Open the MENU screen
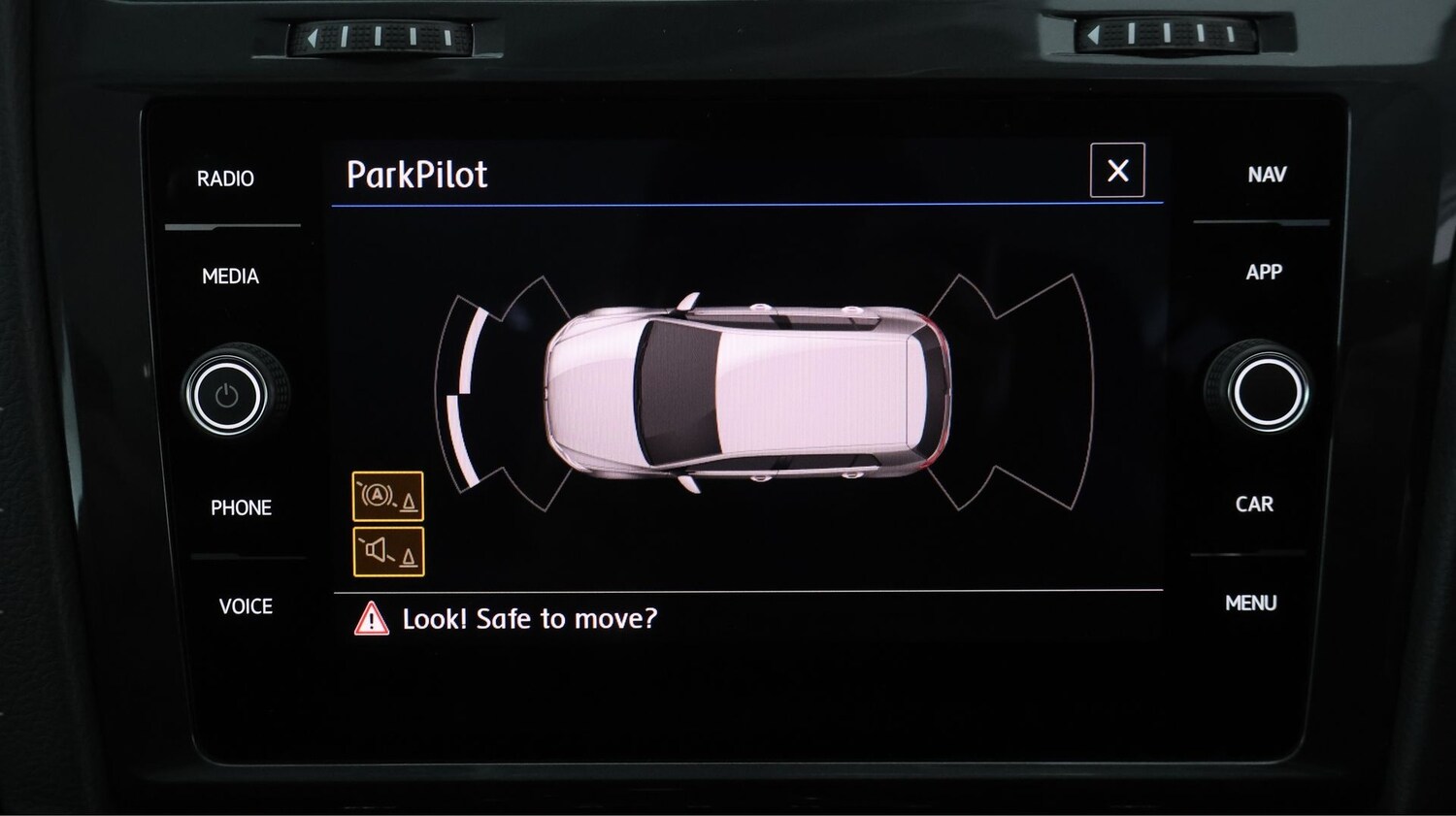 click(1250, 603)
